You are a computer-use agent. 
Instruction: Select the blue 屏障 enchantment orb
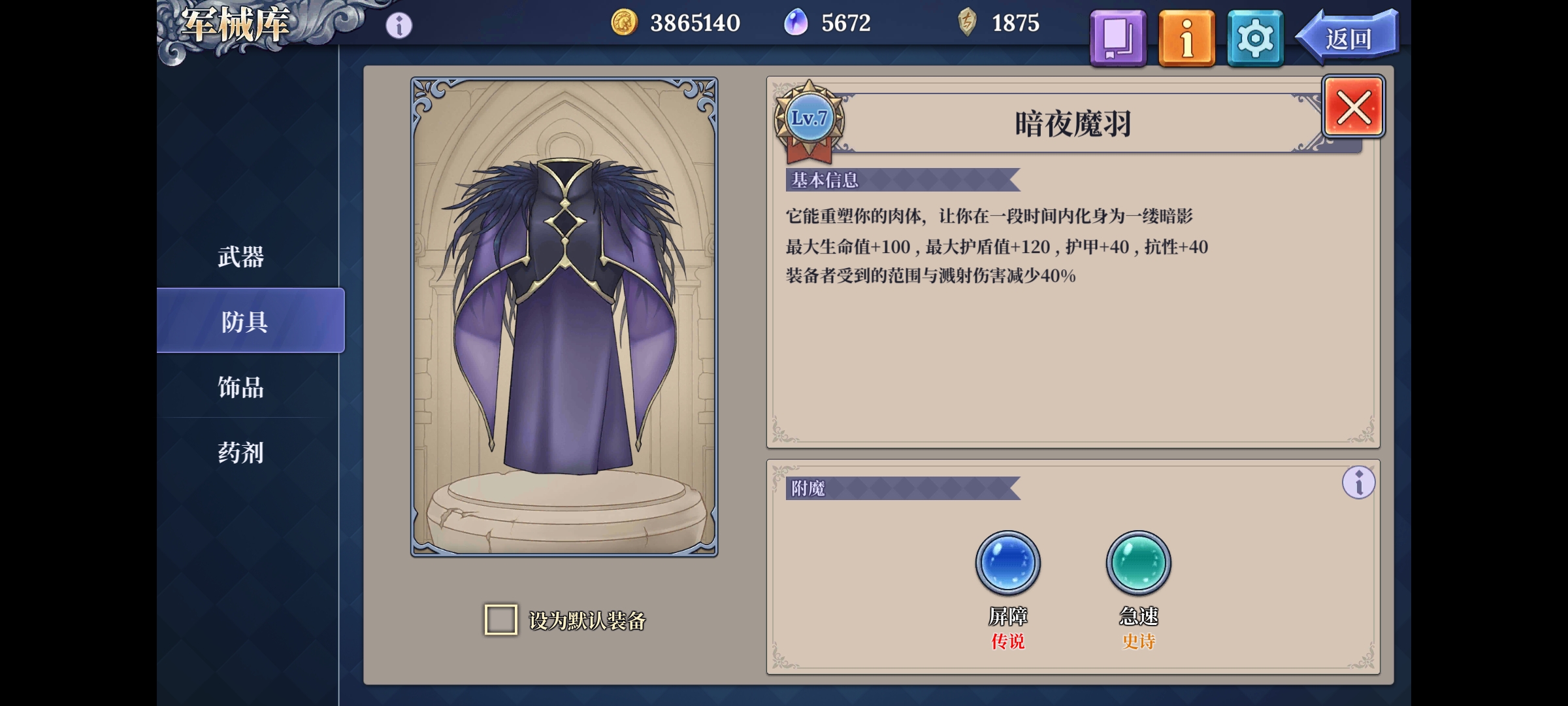(1007, 563)
